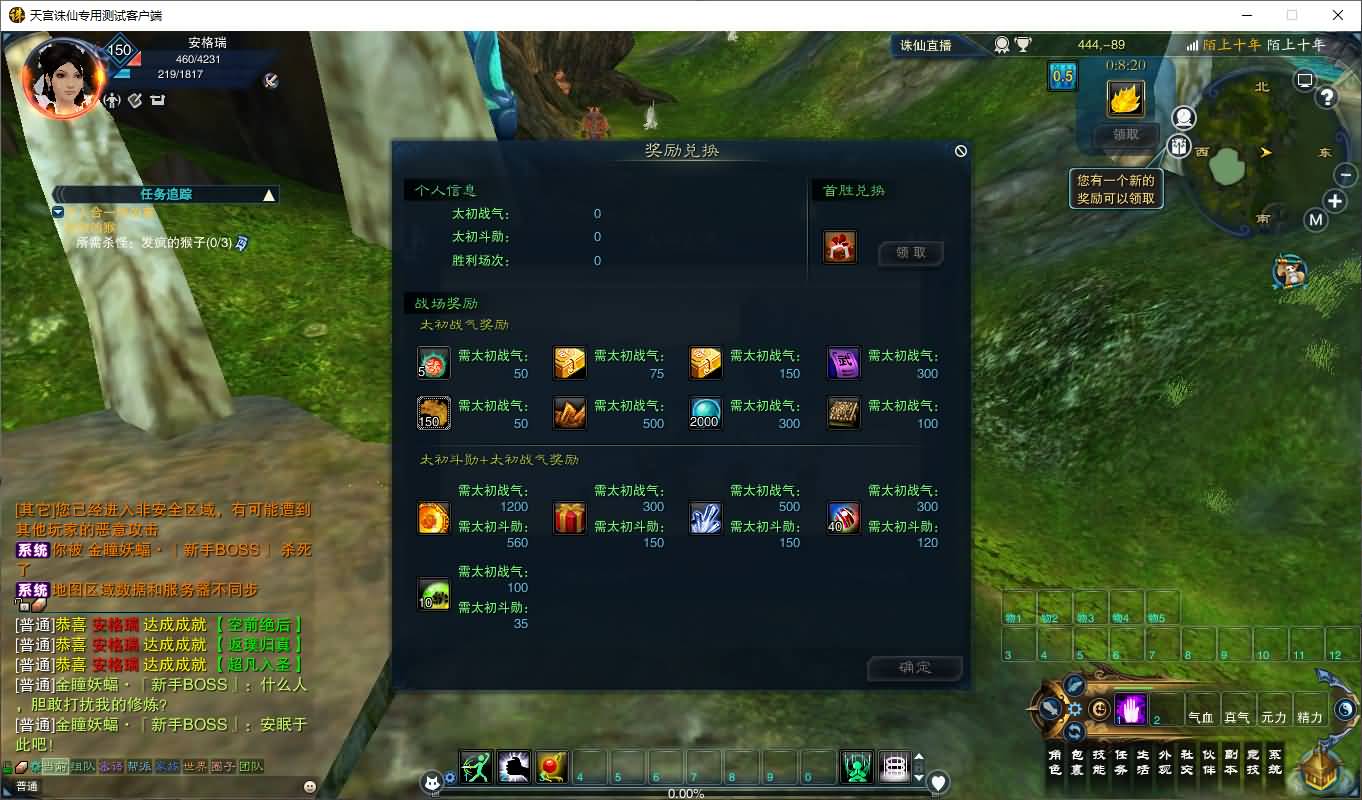Click the 0.5 experience multiplier icon near the timer
The image size is (1362, 800).
pyautogui.click(x=1062, y=75)
